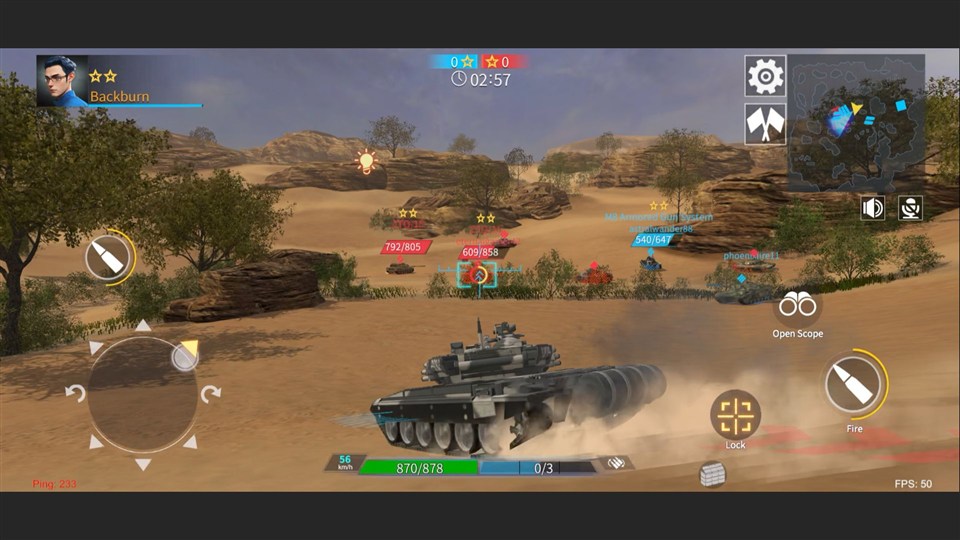The height and width of the screenshot is (540, 960).
Task: Click the rotate-left arrow on the joystick
Action: 75,393
